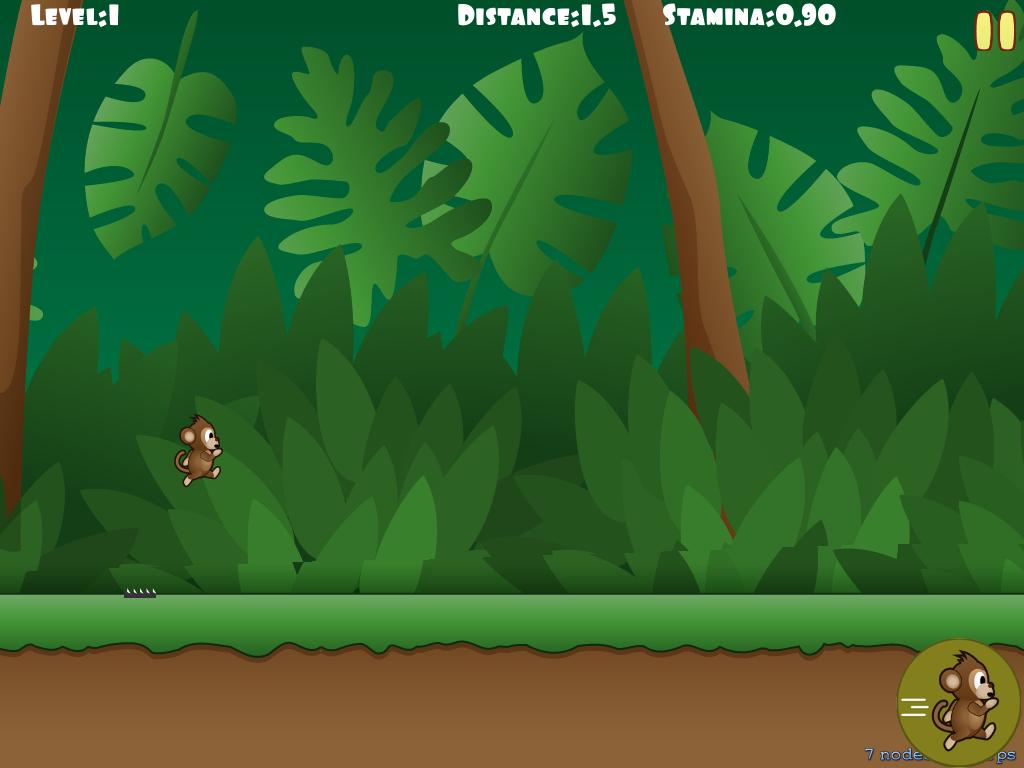Pause the game with the yellow pause button

(995, 31)
